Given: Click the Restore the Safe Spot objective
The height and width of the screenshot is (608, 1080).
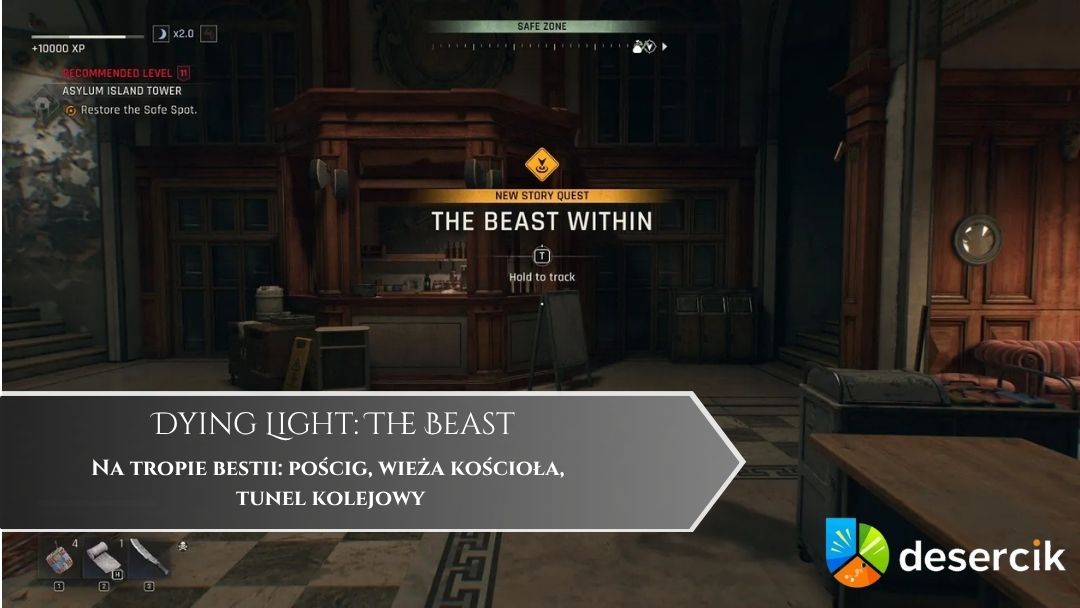Looking at the screenshot, I should pos(138,110).
